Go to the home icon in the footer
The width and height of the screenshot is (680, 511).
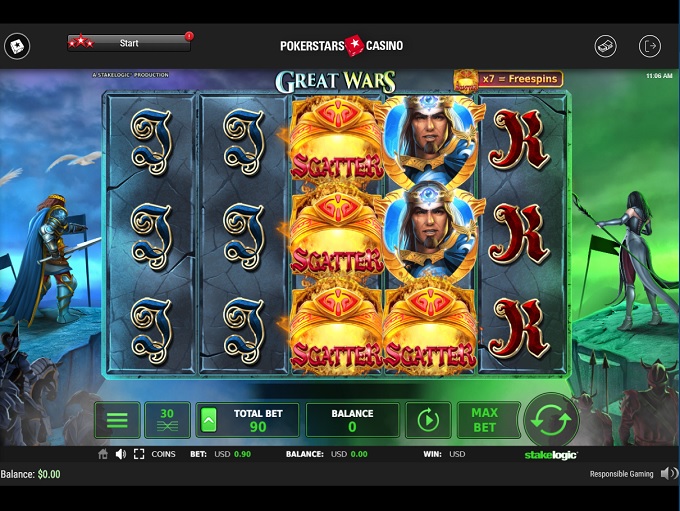point(102,454)
